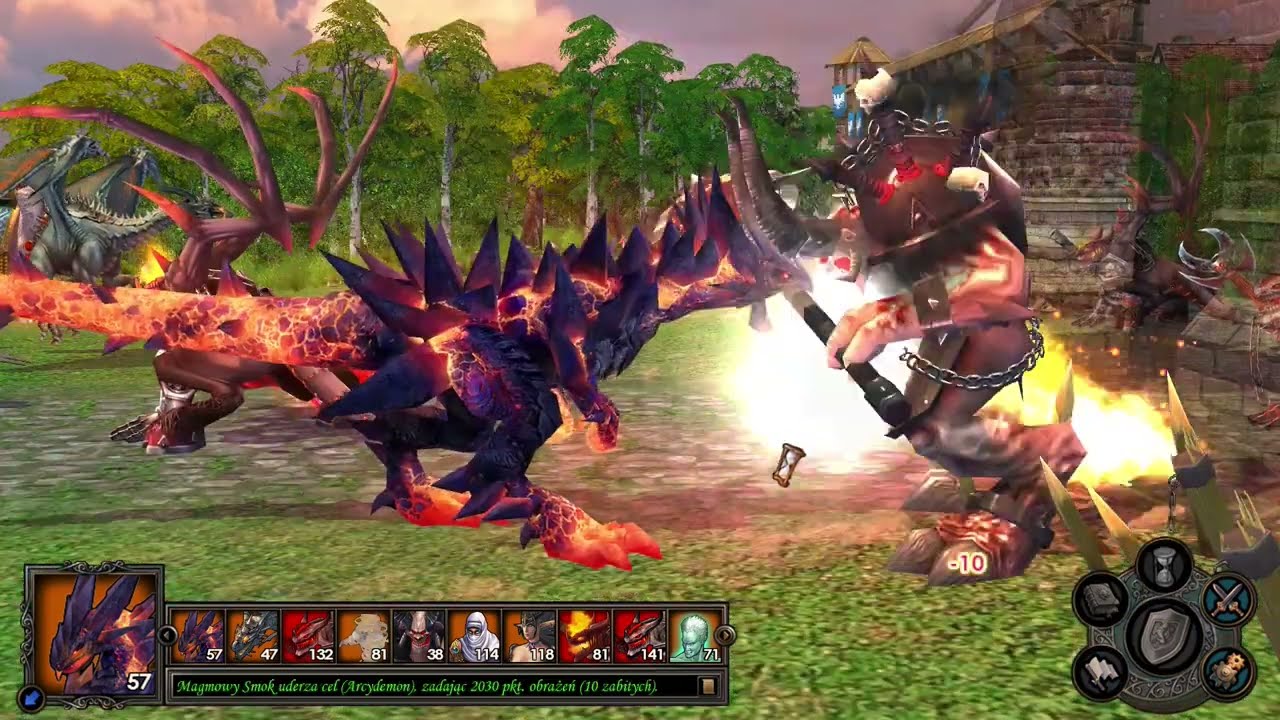Show later units with the right initiative arrow
The width and height of the screenshot is (1280, 720).
click(x=727, y=635)
